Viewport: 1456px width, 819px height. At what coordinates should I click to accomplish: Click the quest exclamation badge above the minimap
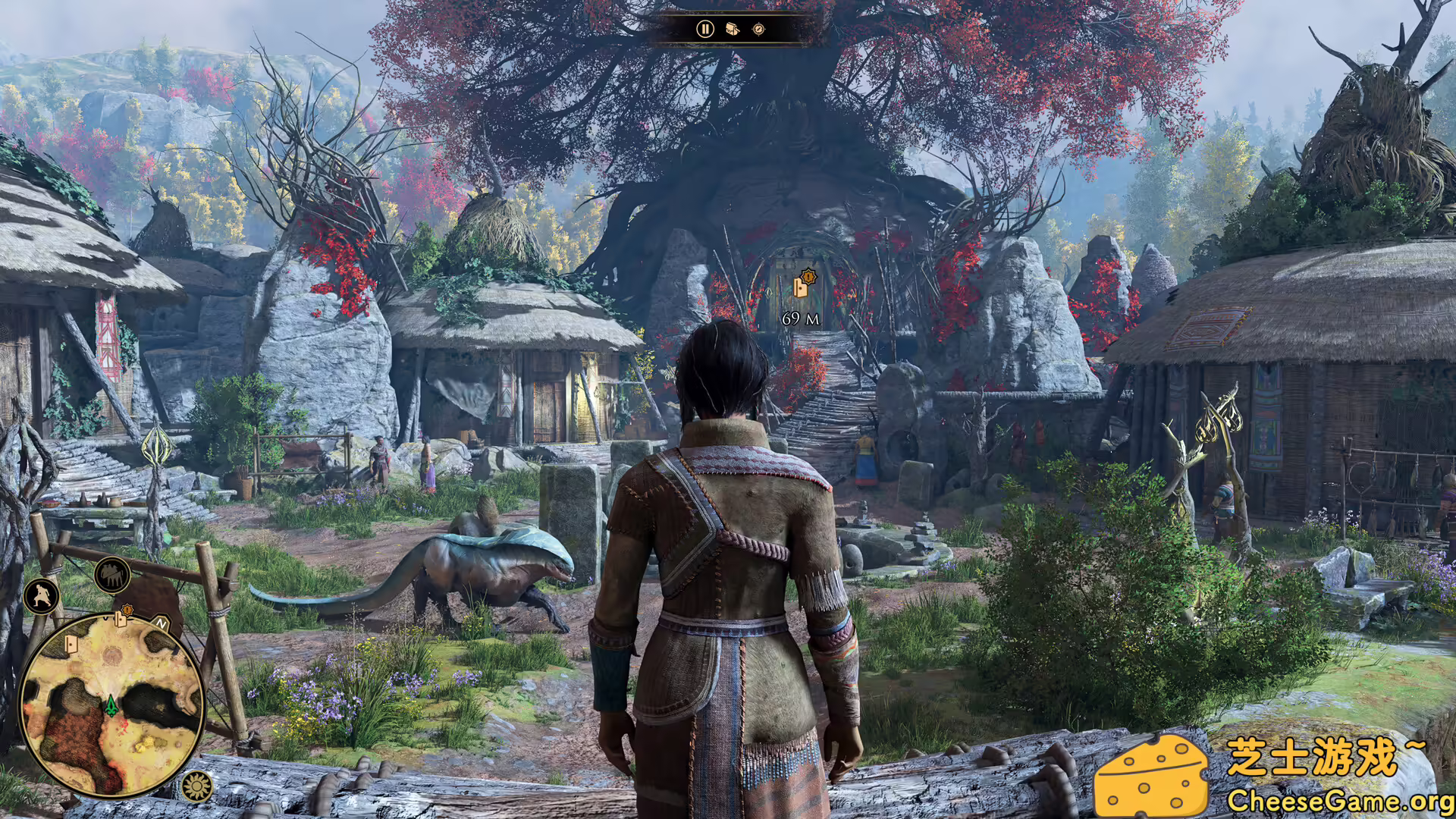point(127,610)
